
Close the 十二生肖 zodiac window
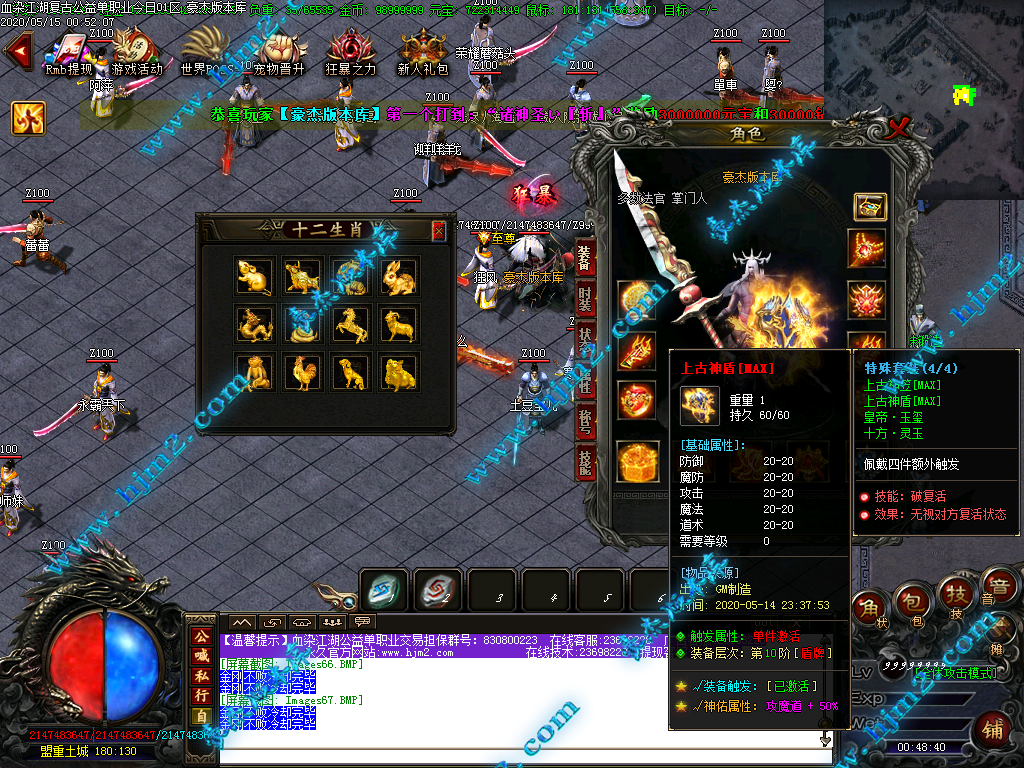coord(438,231)
